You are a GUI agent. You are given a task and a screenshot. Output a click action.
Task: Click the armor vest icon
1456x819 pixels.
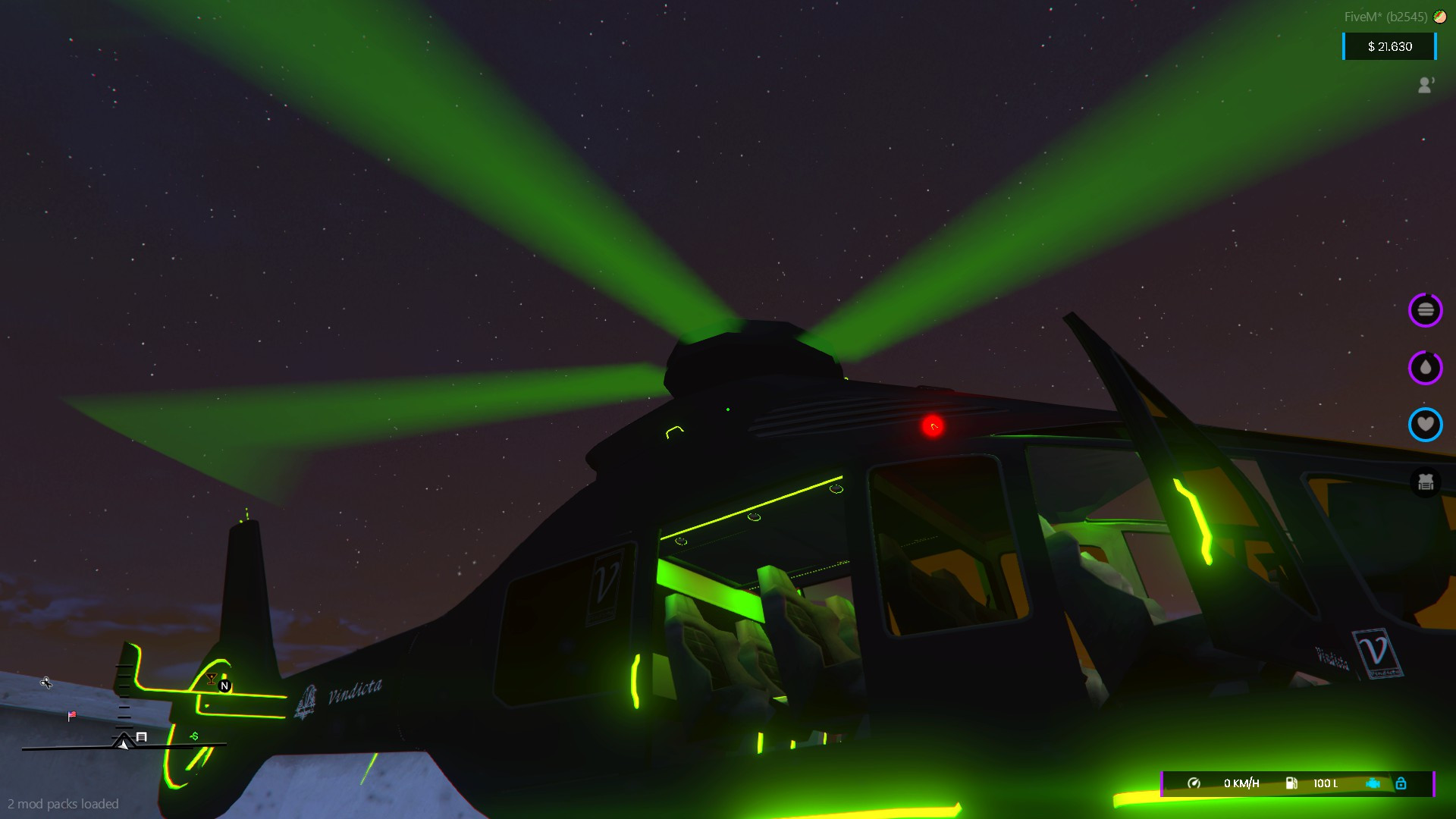(1425, 481)
